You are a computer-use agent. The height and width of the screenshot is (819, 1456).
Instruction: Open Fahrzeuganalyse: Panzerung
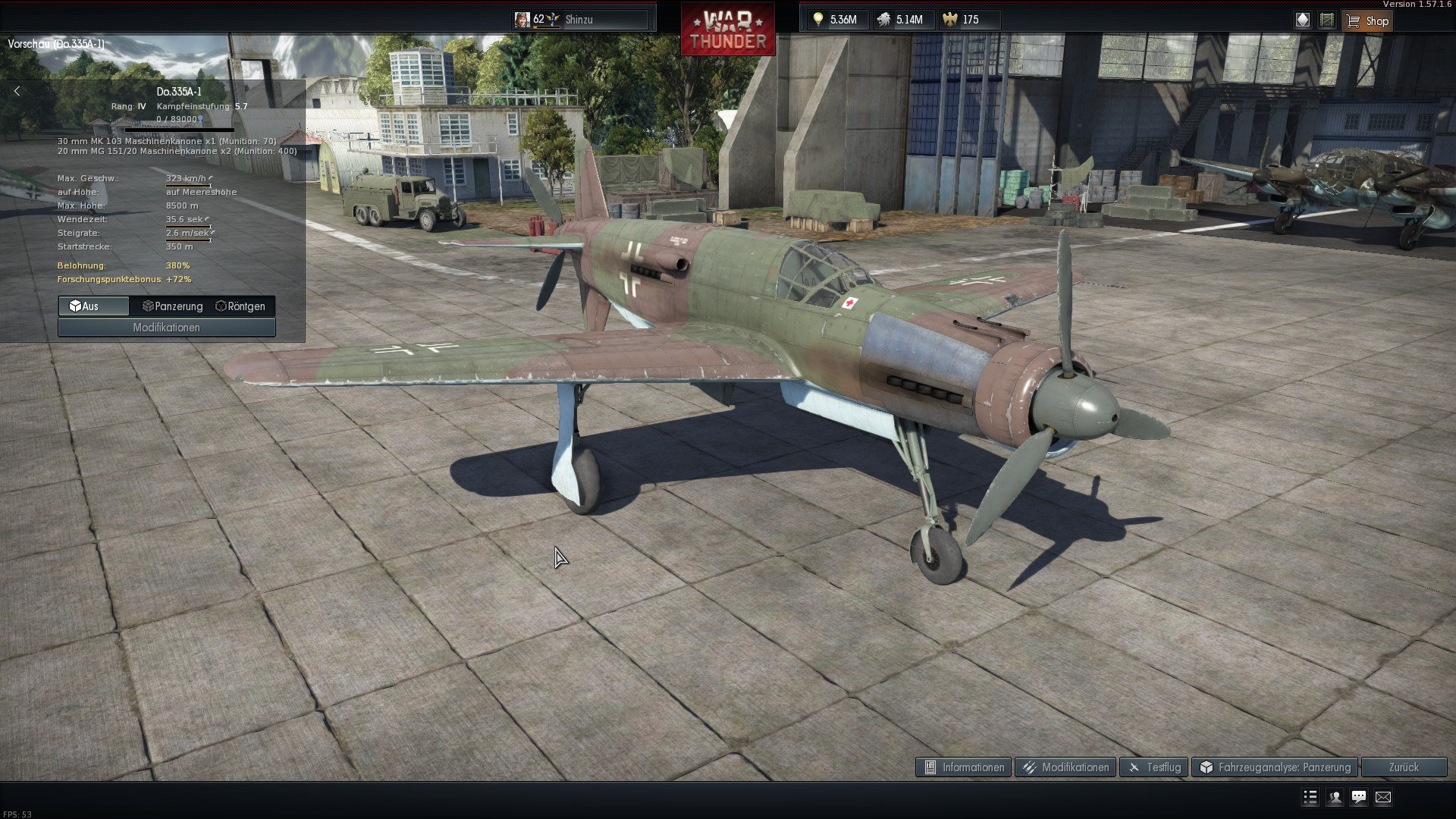(x=1275, y=767)
